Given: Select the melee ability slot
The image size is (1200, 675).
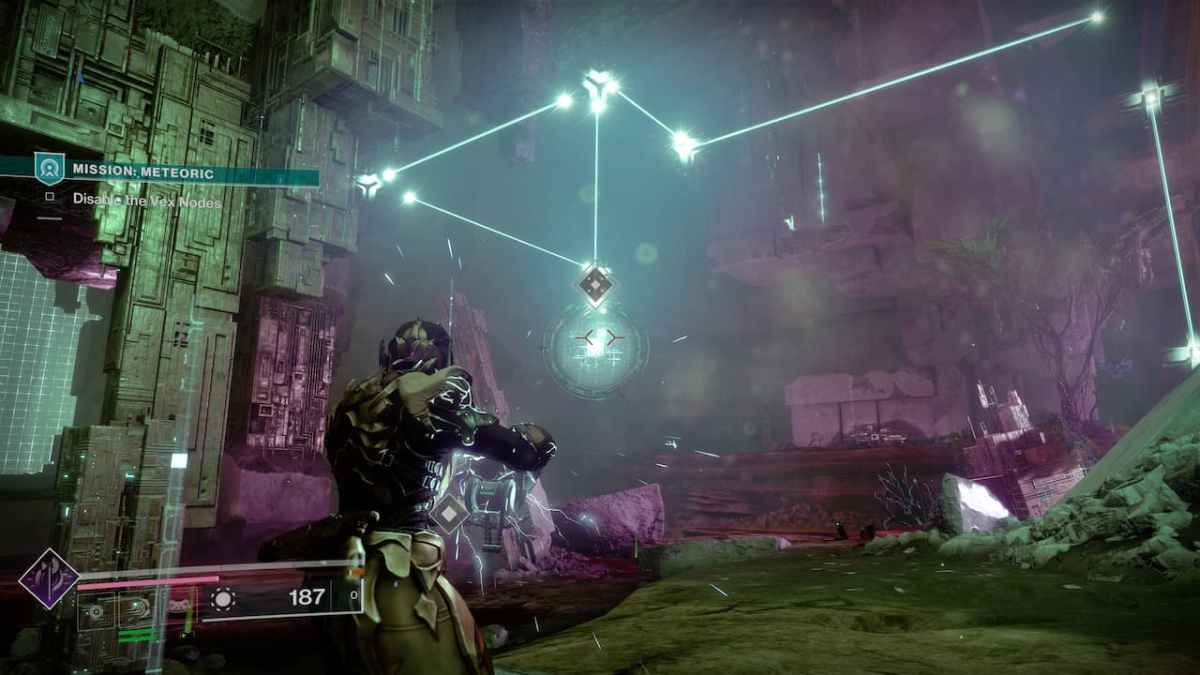Looking at the screenshot, I should [135, 609].
